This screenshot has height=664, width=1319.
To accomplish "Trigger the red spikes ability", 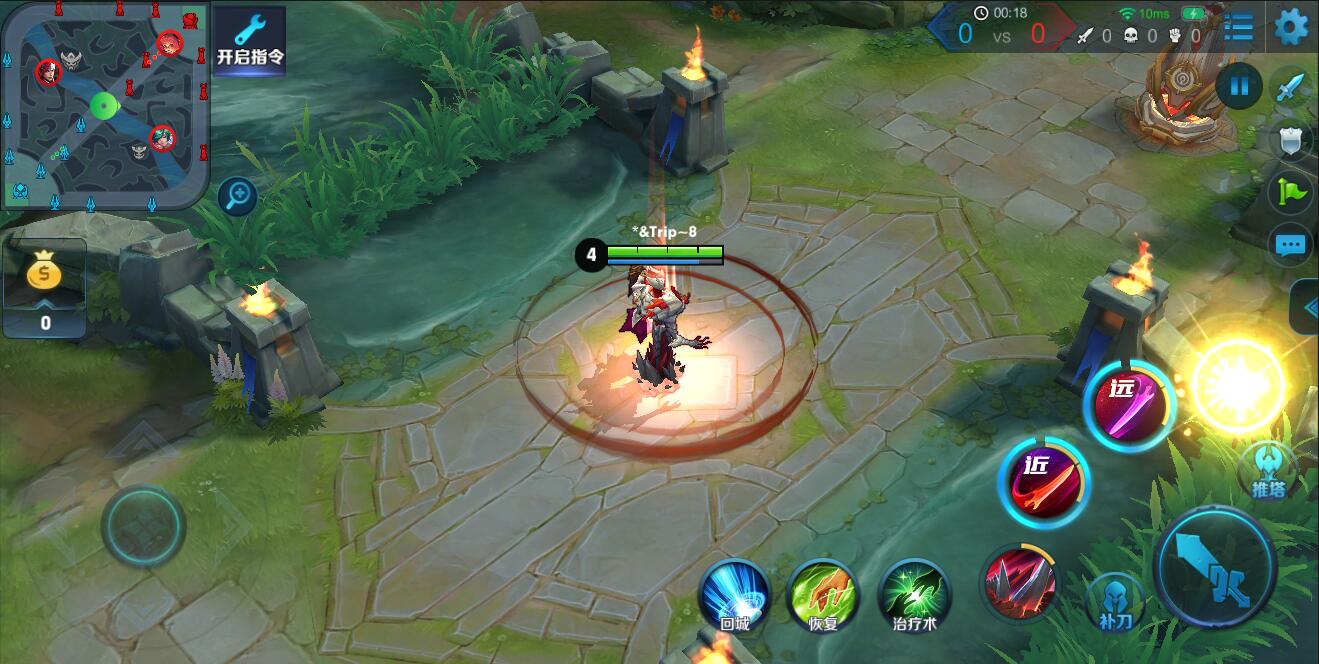I will 1018,582.
